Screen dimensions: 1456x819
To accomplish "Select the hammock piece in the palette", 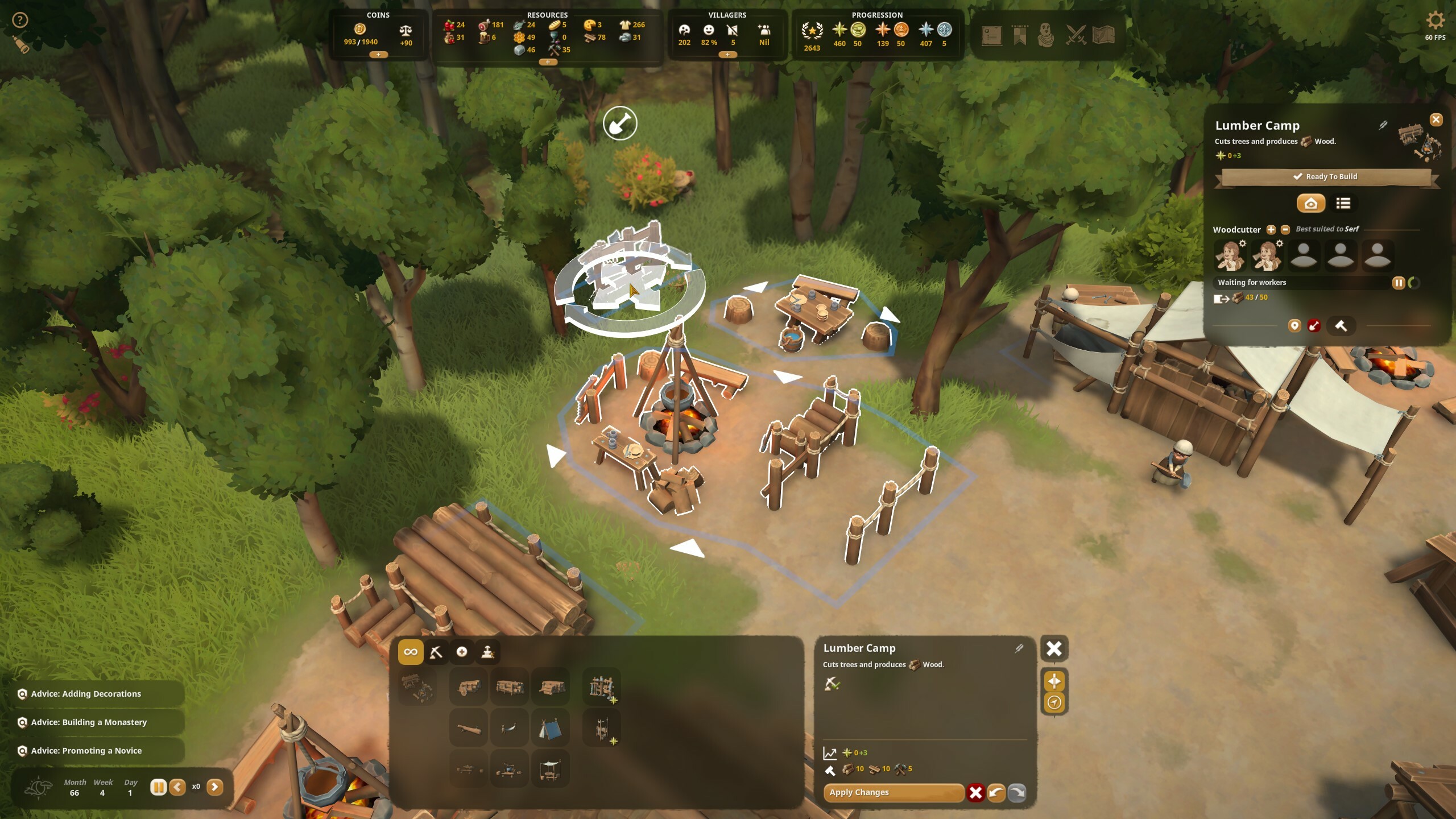I will (x=509, y=729).
